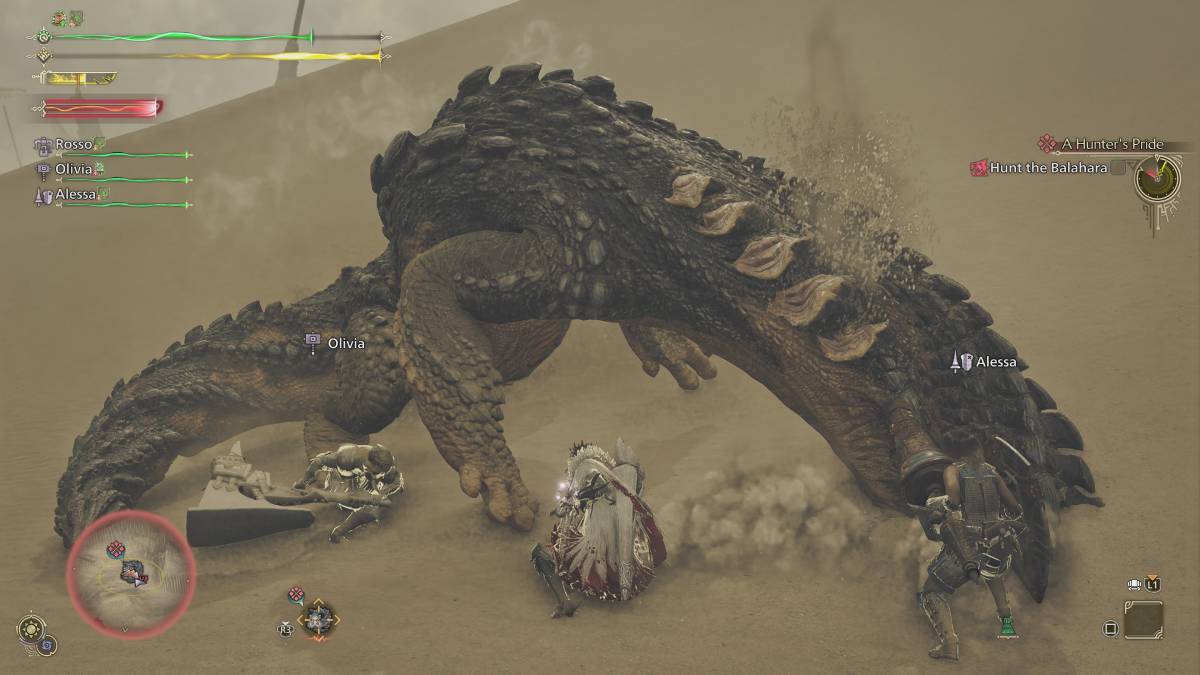Select Rosso in the party list
The height and width of the screenshot is (675, 1200).
[x=73, y=145]
